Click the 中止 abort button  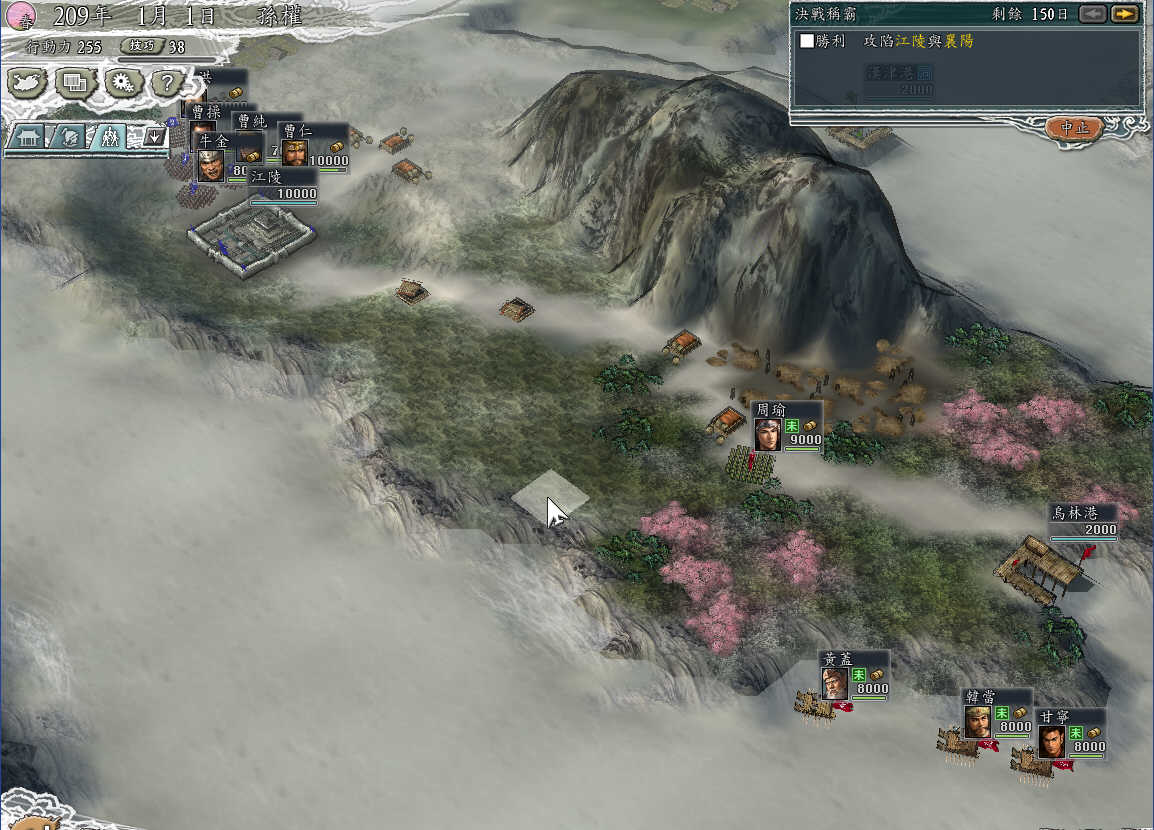coord(1074,128)
